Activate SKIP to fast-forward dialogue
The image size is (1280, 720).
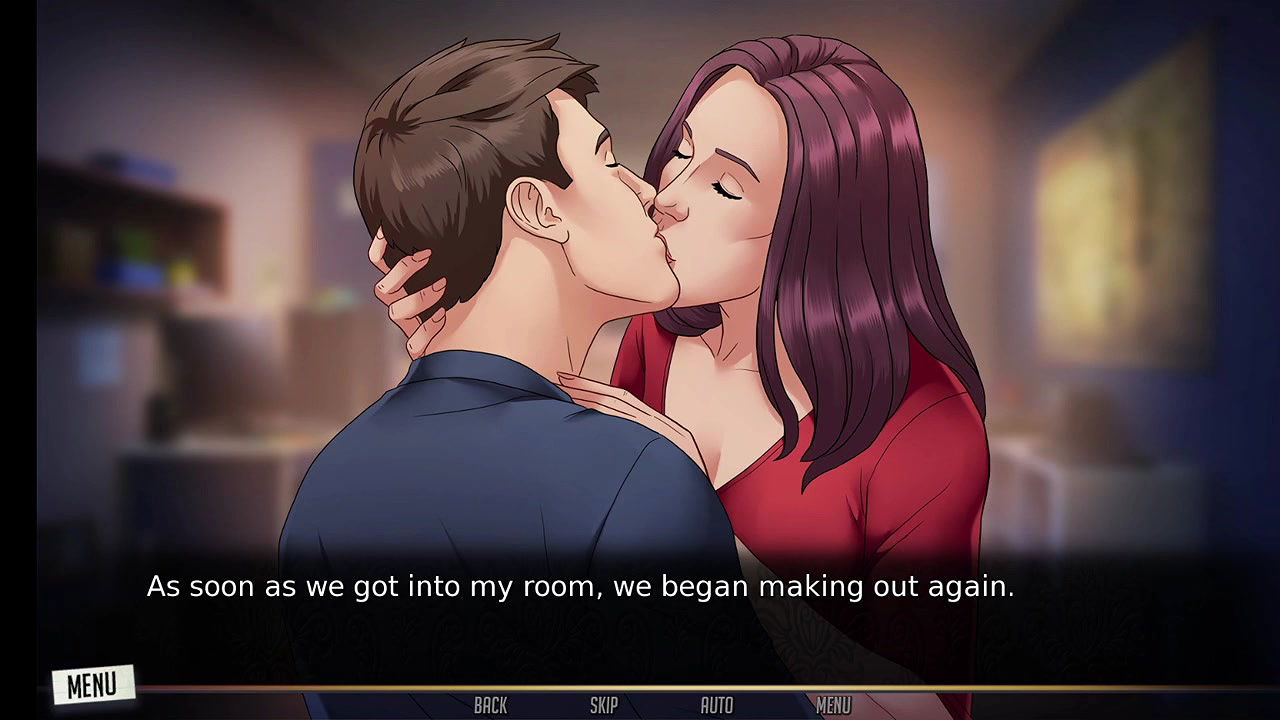click(603, 706)
